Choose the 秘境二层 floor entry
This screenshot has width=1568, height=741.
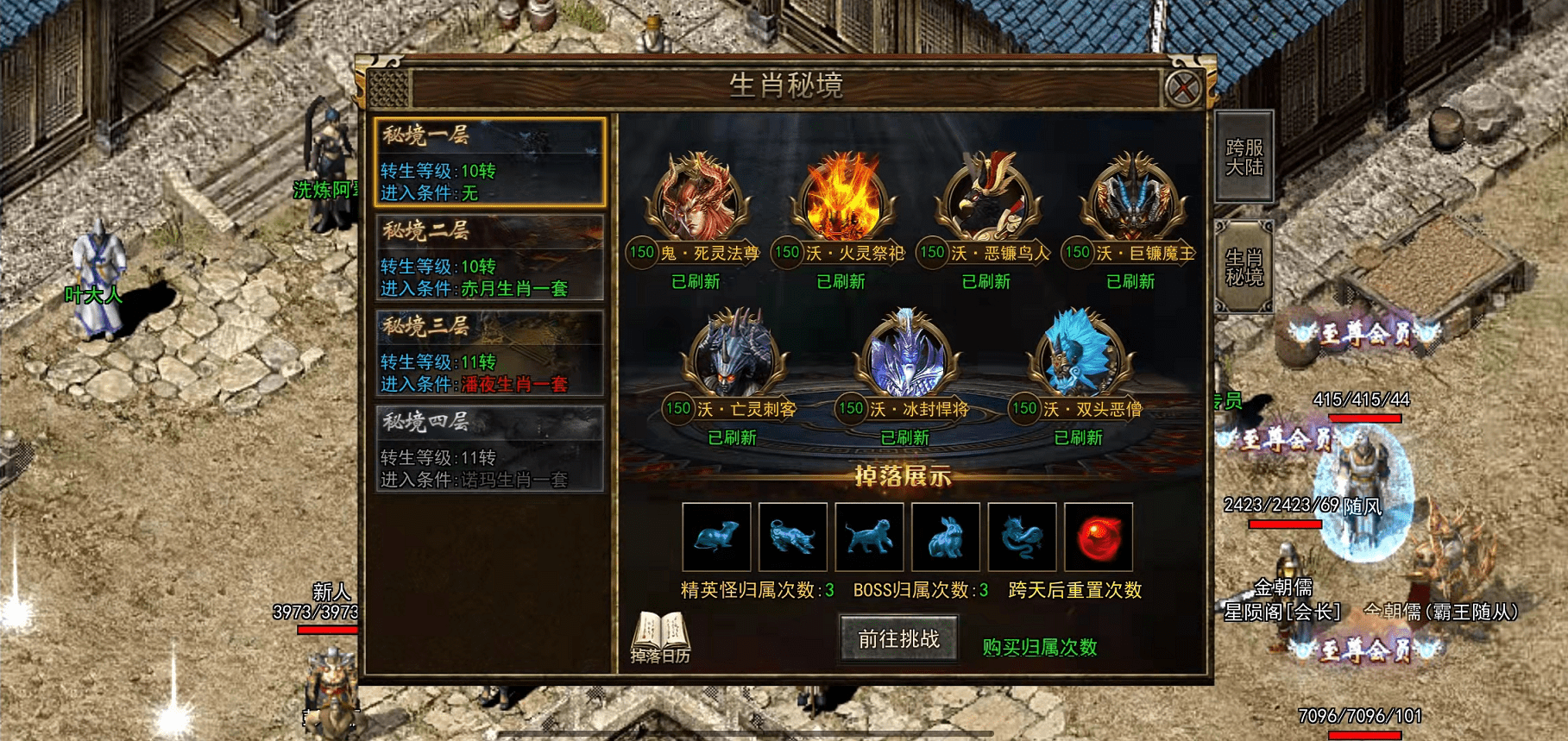[489, 258]
